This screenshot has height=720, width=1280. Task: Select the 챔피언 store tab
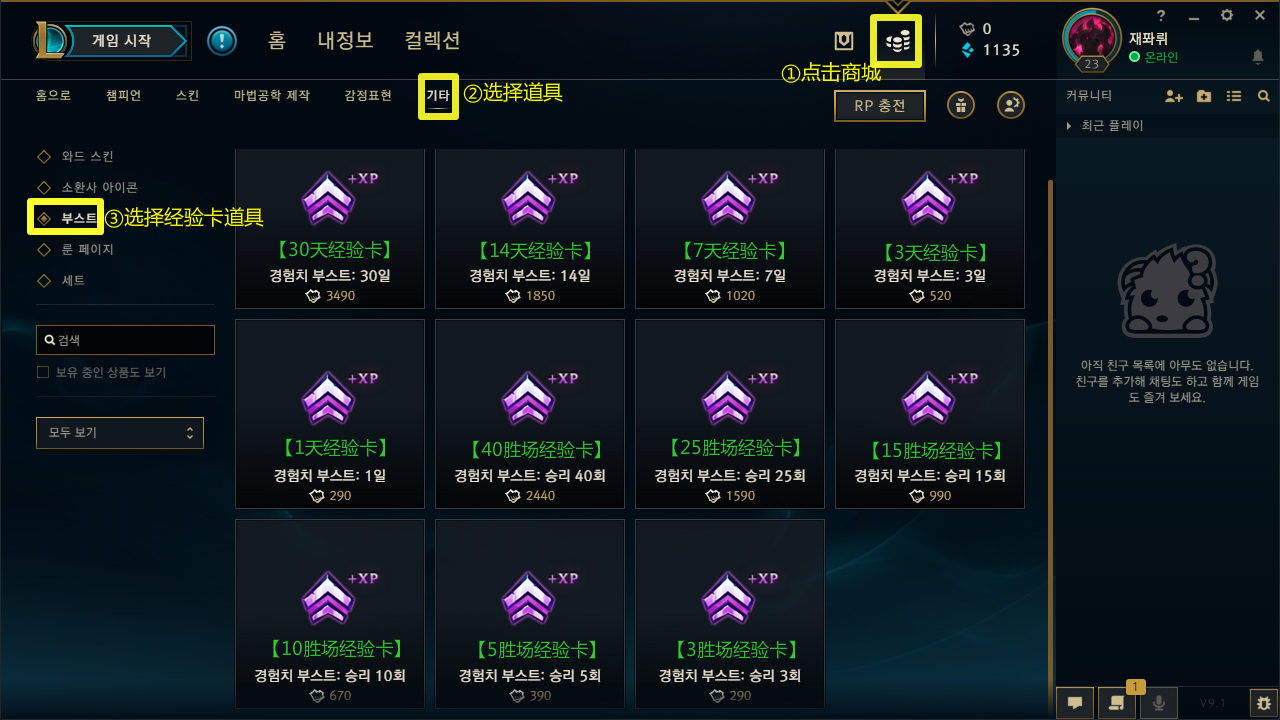(123, 96)
